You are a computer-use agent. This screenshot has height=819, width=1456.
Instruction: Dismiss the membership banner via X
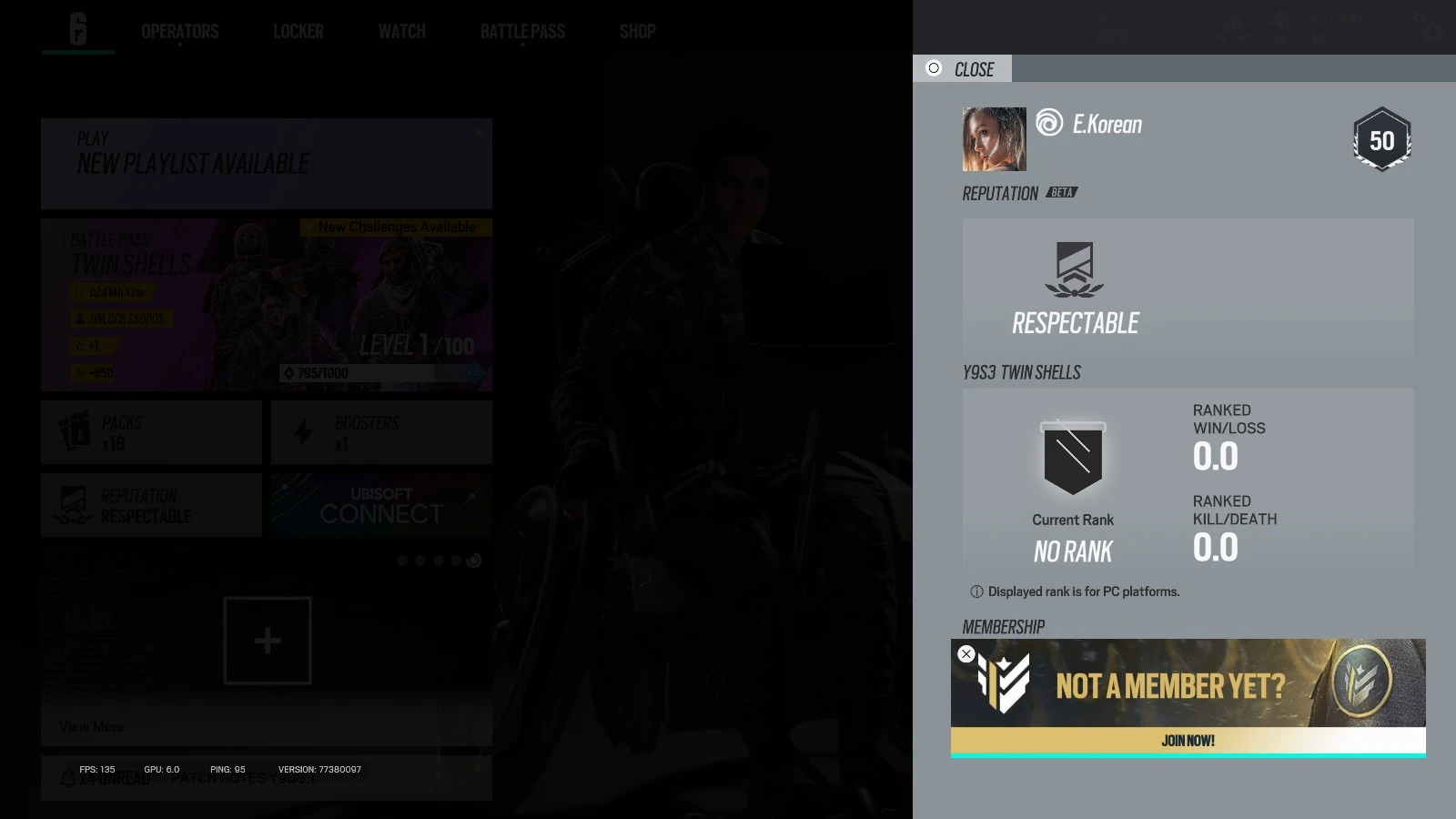pyautogui.click(x=966, y=653)
